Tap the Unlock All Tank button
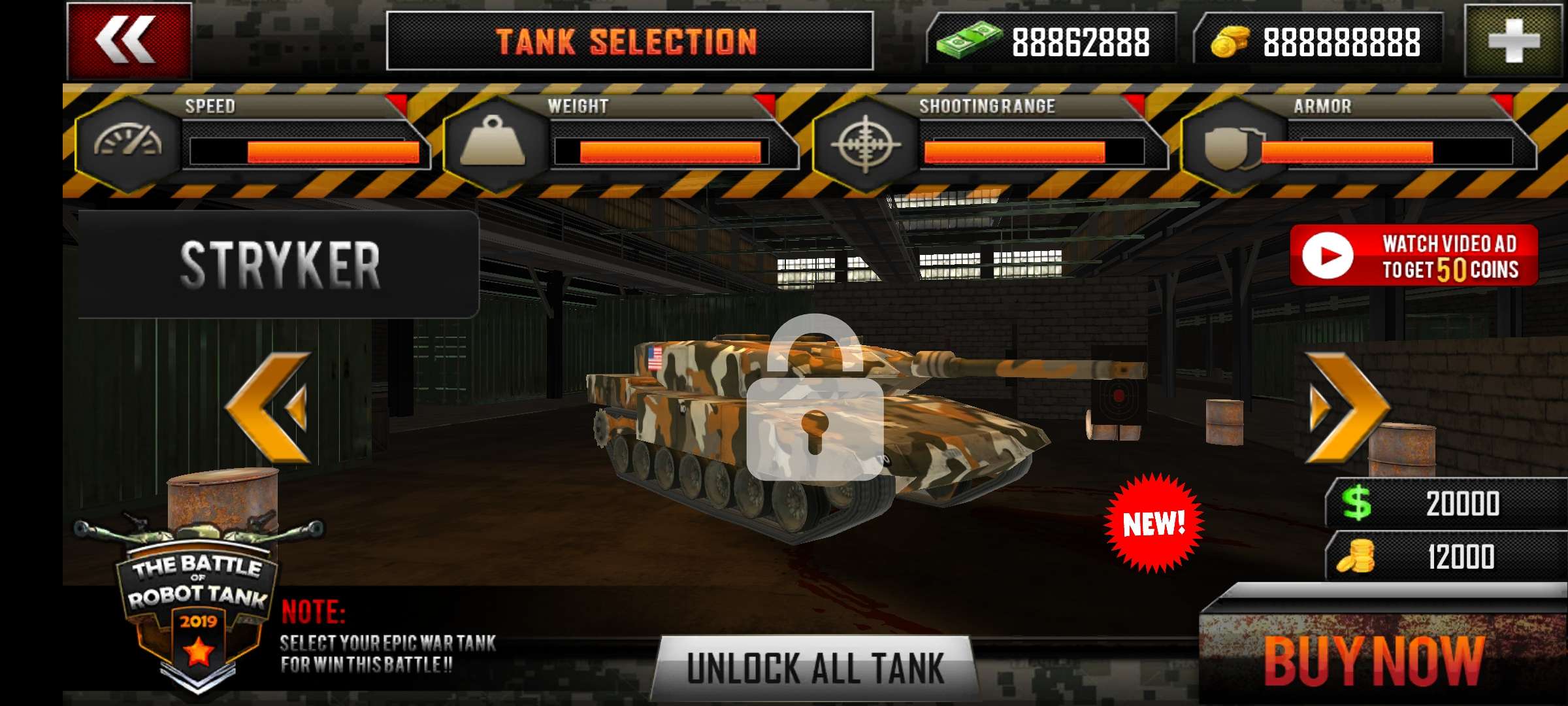 coord(815,668)
